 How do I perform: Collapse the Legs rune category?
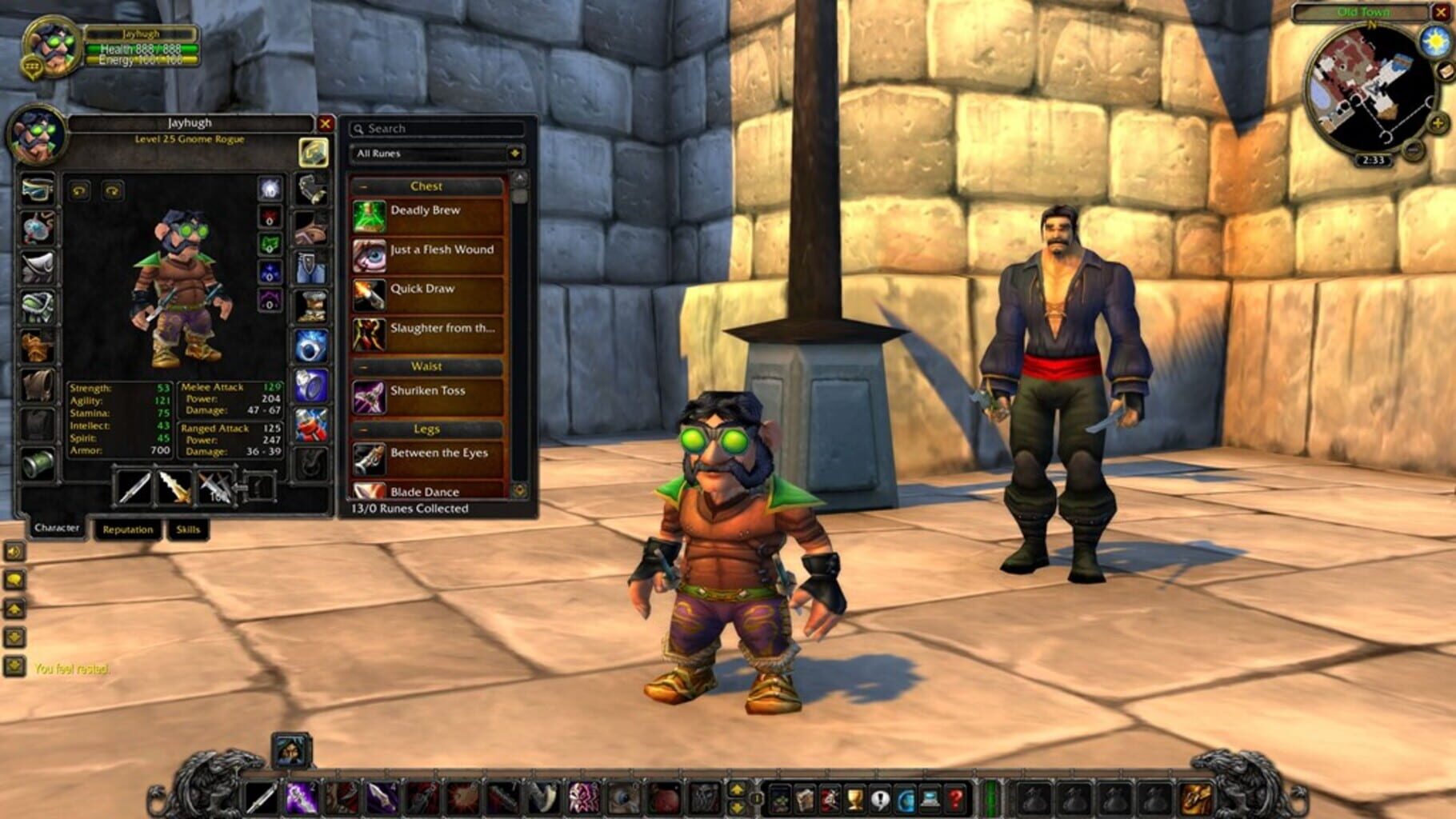365,429
